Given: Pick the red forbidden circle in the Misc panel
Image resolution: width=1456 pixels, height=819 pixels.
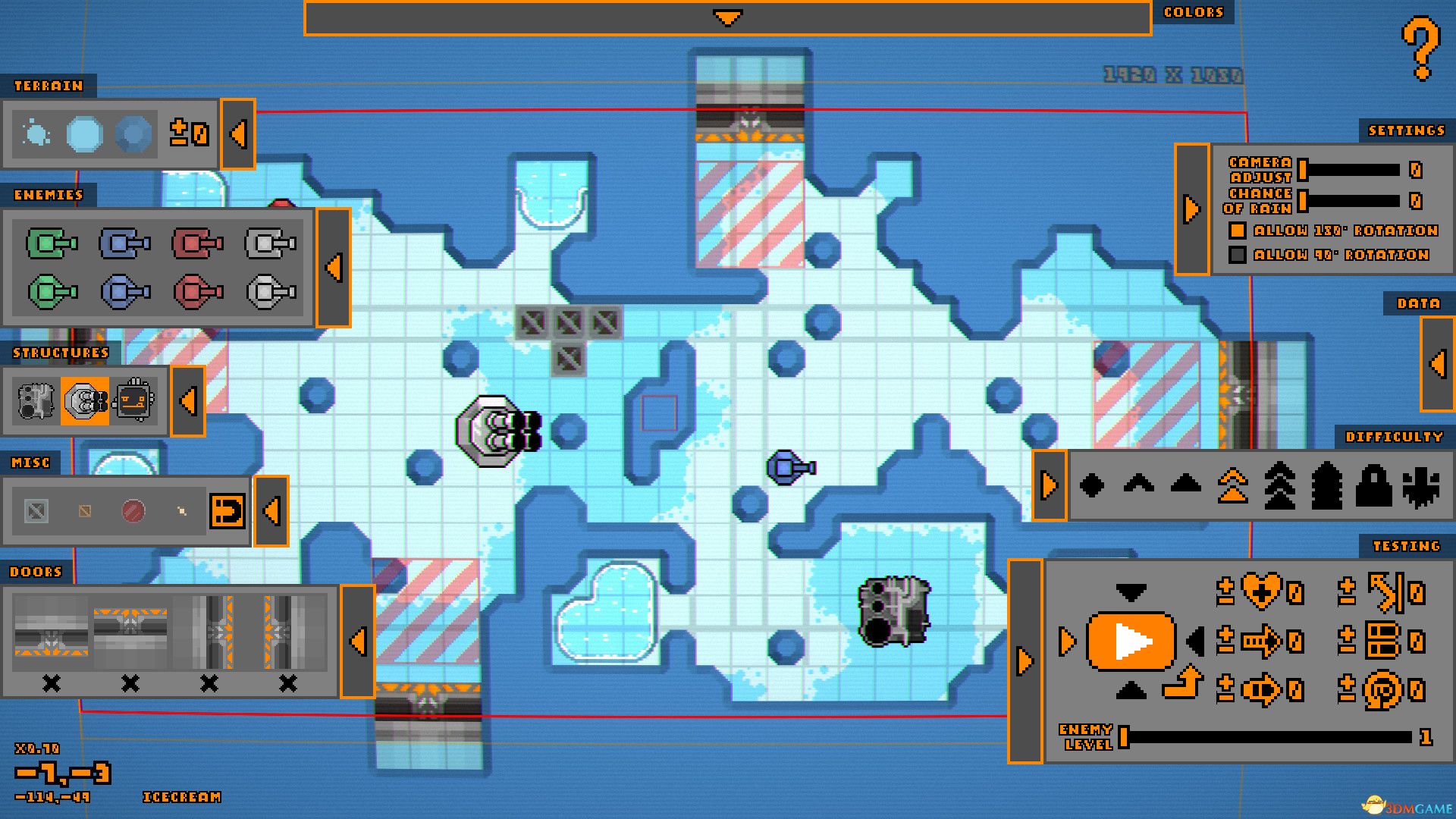Looking at the screenshot, I should point(133,510).
